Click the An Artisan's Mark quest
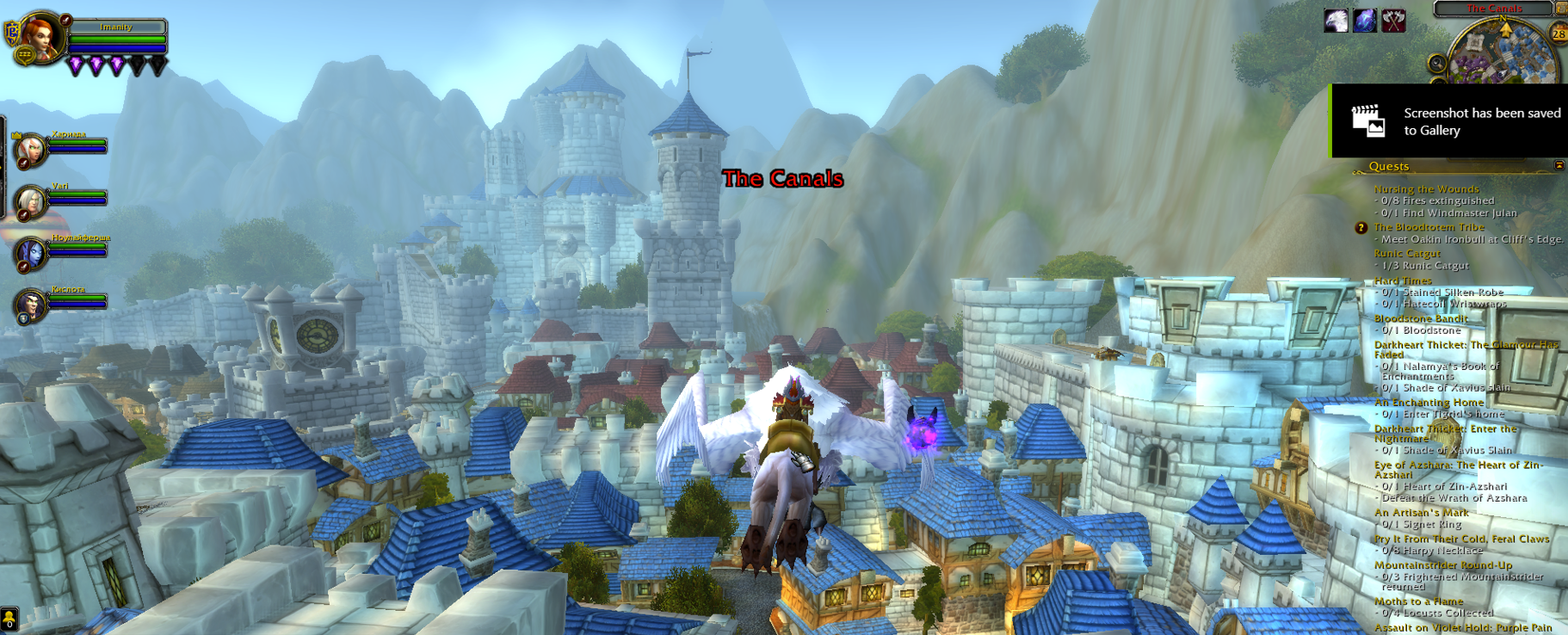This screenshot has height=635, width=1568. (1421, 513)
